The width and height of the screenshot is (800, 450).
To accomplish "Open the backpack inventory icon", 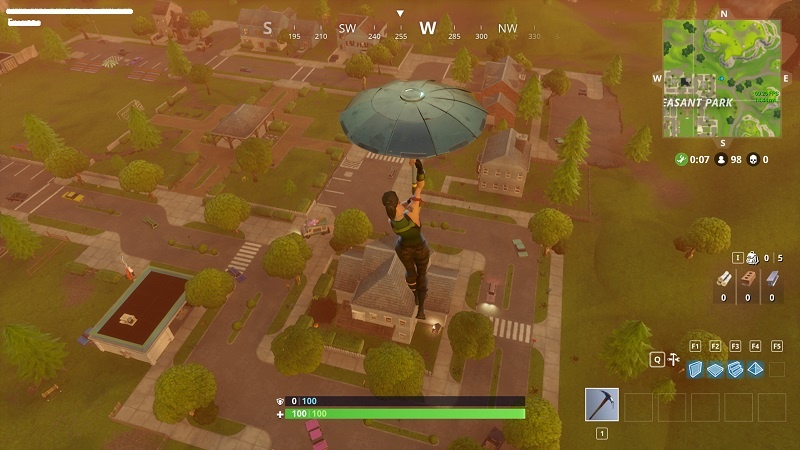I will click(x=752, y=258).
